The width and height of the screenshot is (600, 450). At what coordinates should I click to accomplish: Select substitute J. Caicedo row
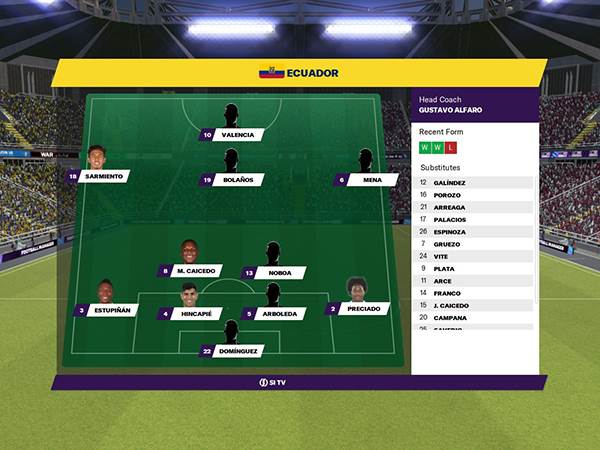click(x=474, y=305)
